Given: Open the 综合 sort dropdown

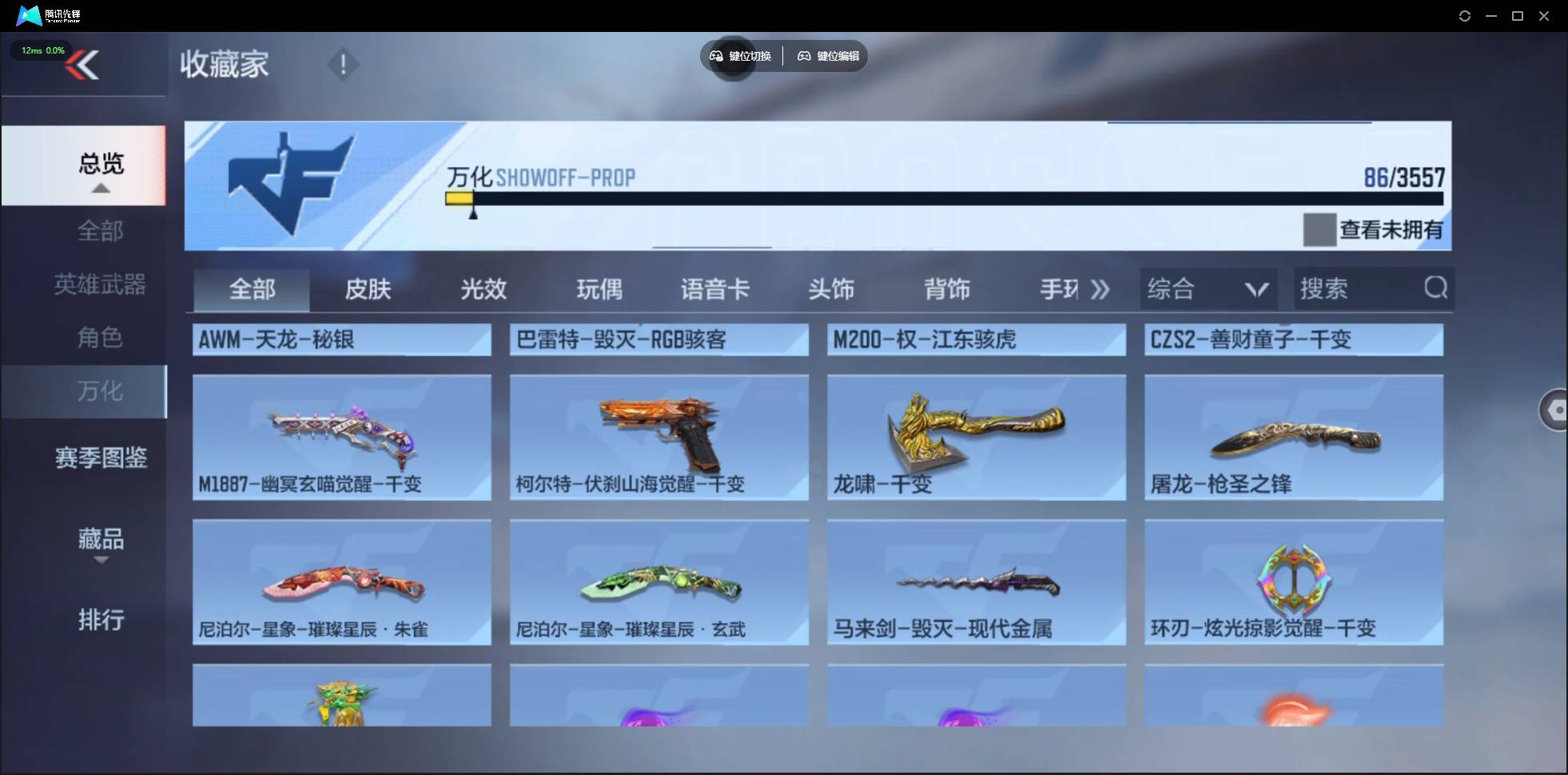Looking at the screenshot, I should click(x=1209, y=288).
